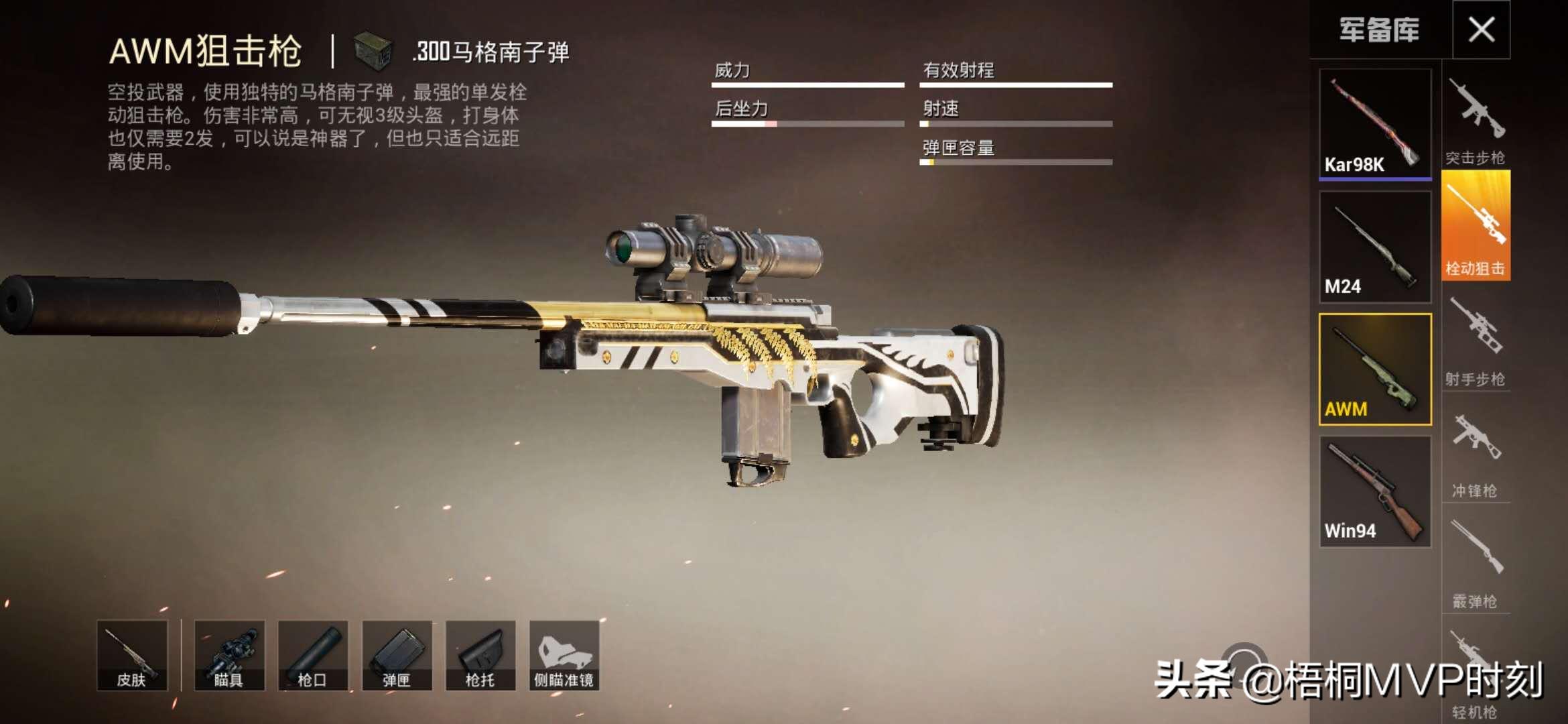Pick the Win94 rifle tile
This screenshot has height=724, width=1568.
tap(1375, 492)
